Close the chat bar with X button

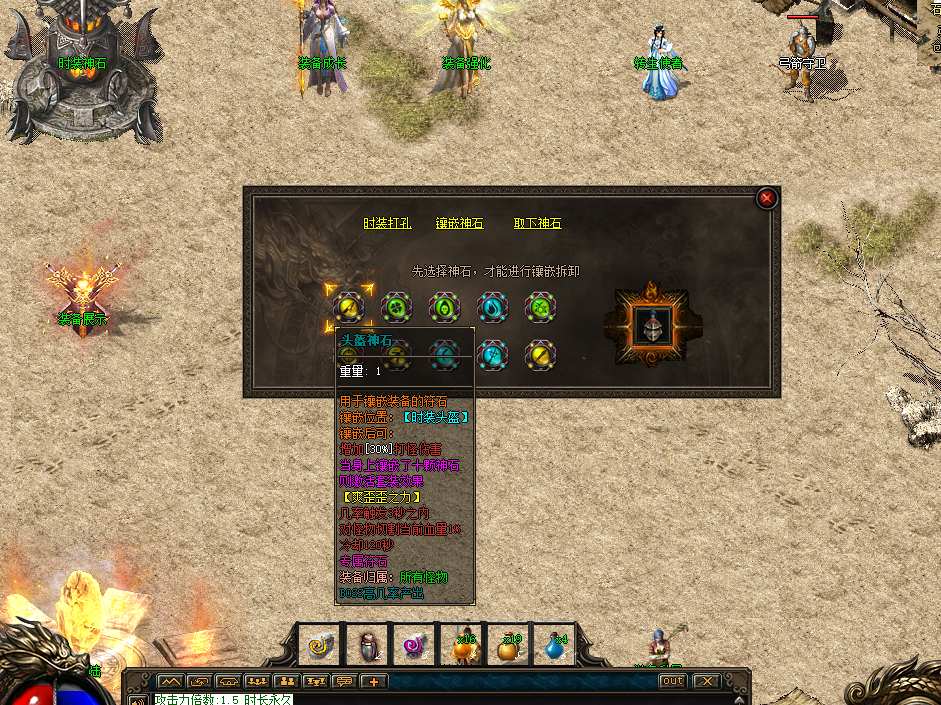coord(707,681)
